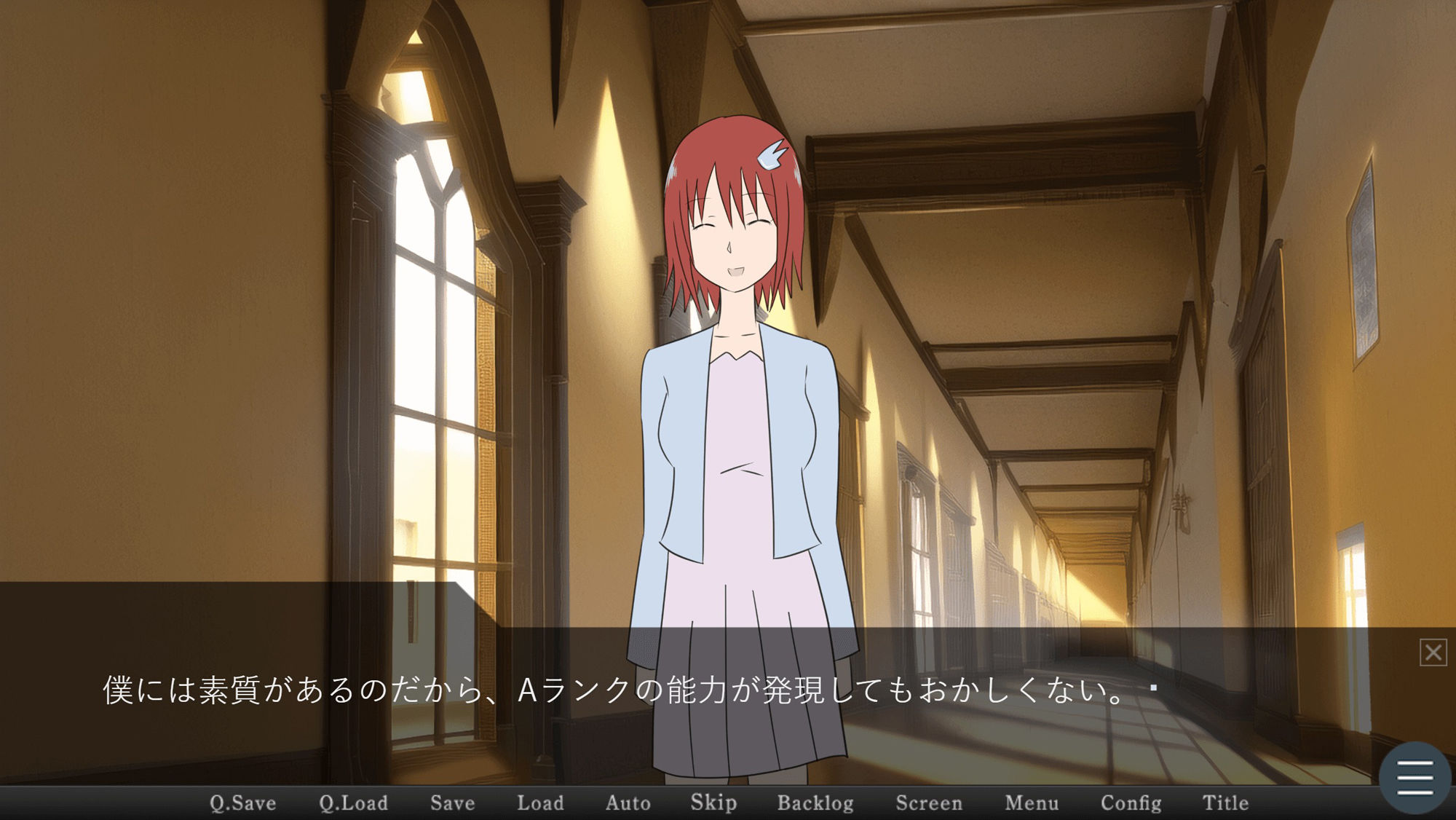Viewport: 1456px width, 820px height.
Task: Return to Title screen
Action: pyautogui.click(x=1225, y=803)
